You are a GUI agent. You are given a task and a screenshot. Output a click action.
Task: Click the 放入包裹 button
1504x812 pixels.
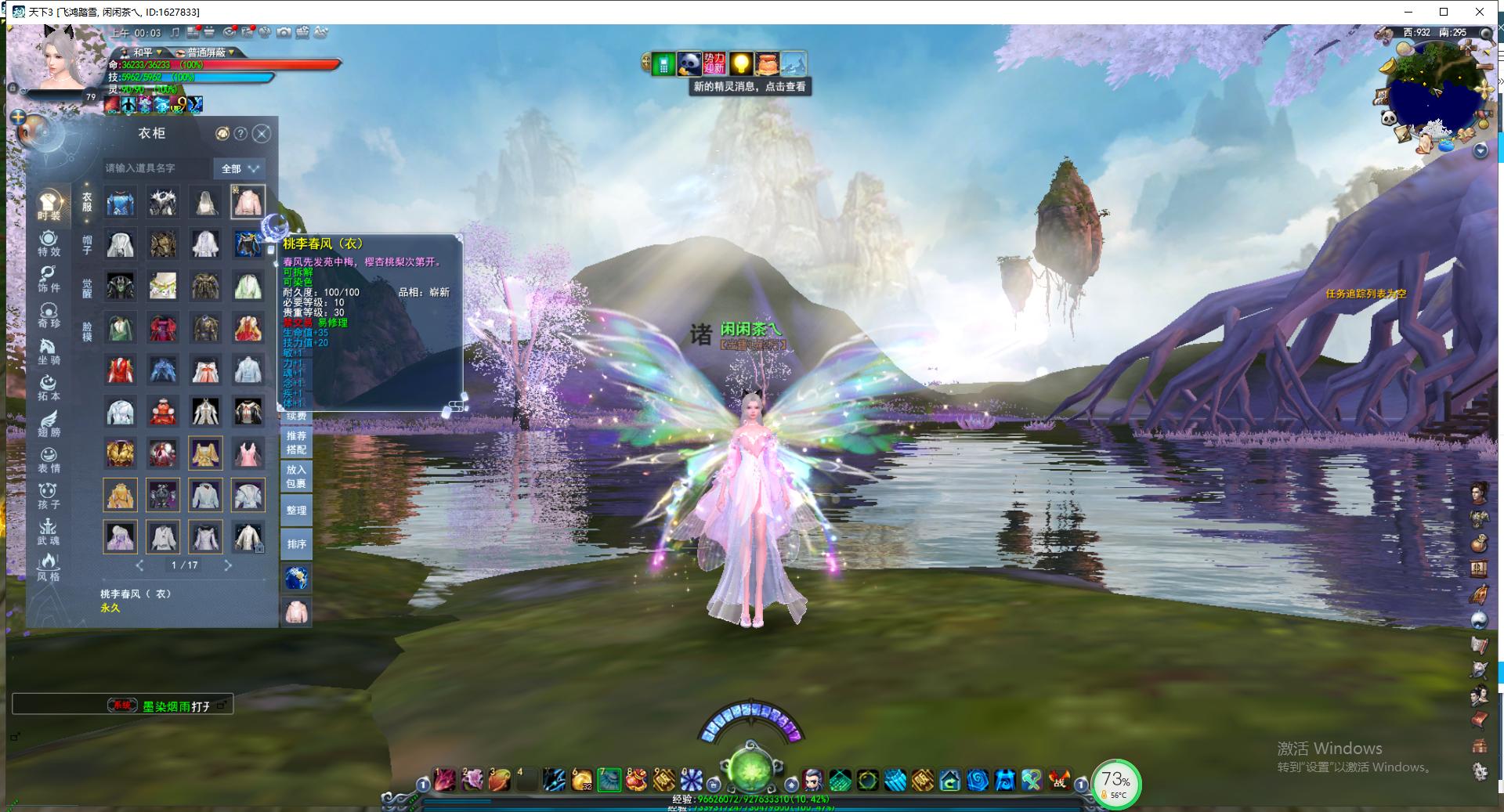296,476
